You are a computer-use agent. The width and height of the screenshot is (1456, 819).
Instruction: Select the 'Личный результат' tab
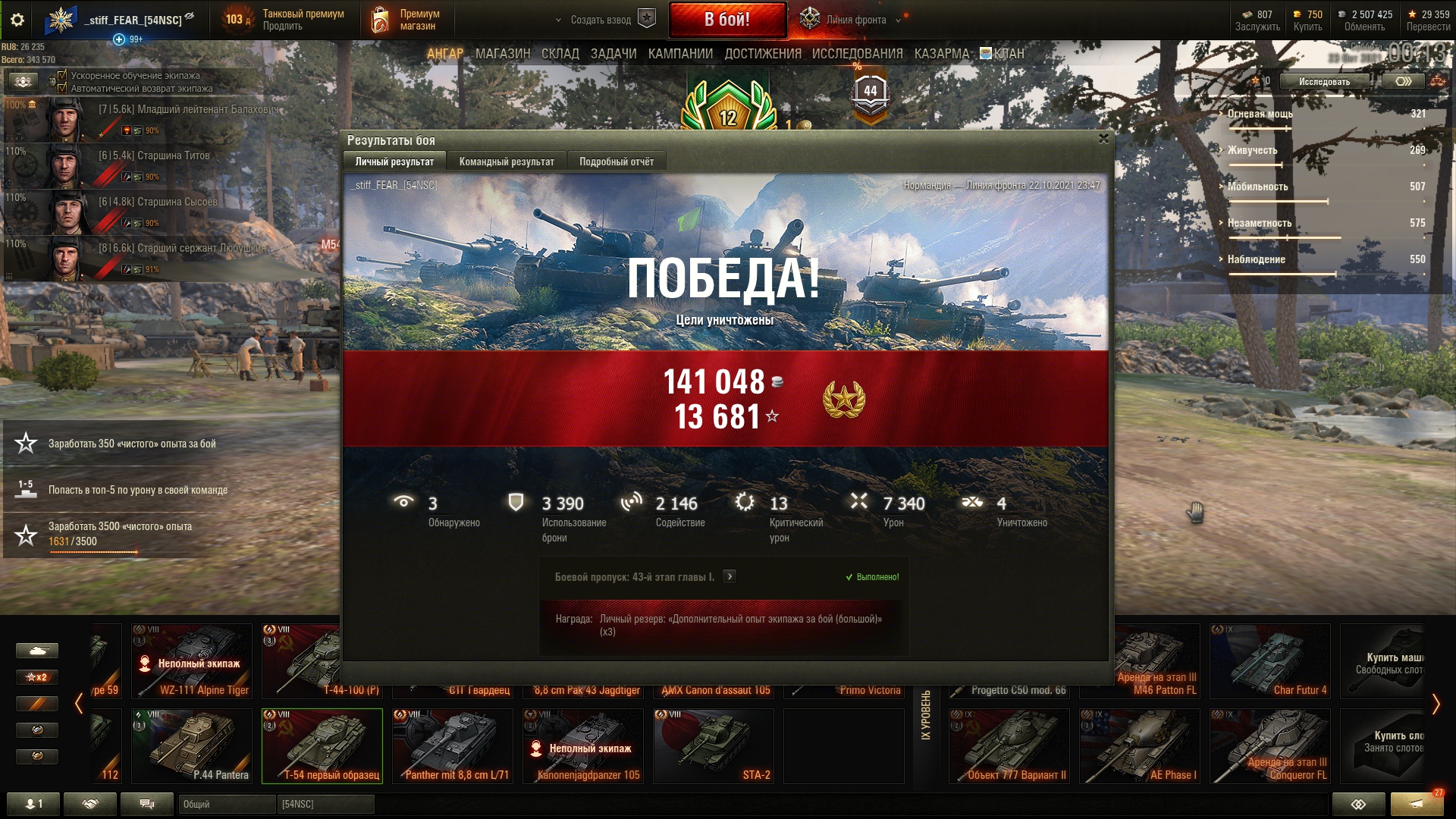394,162
